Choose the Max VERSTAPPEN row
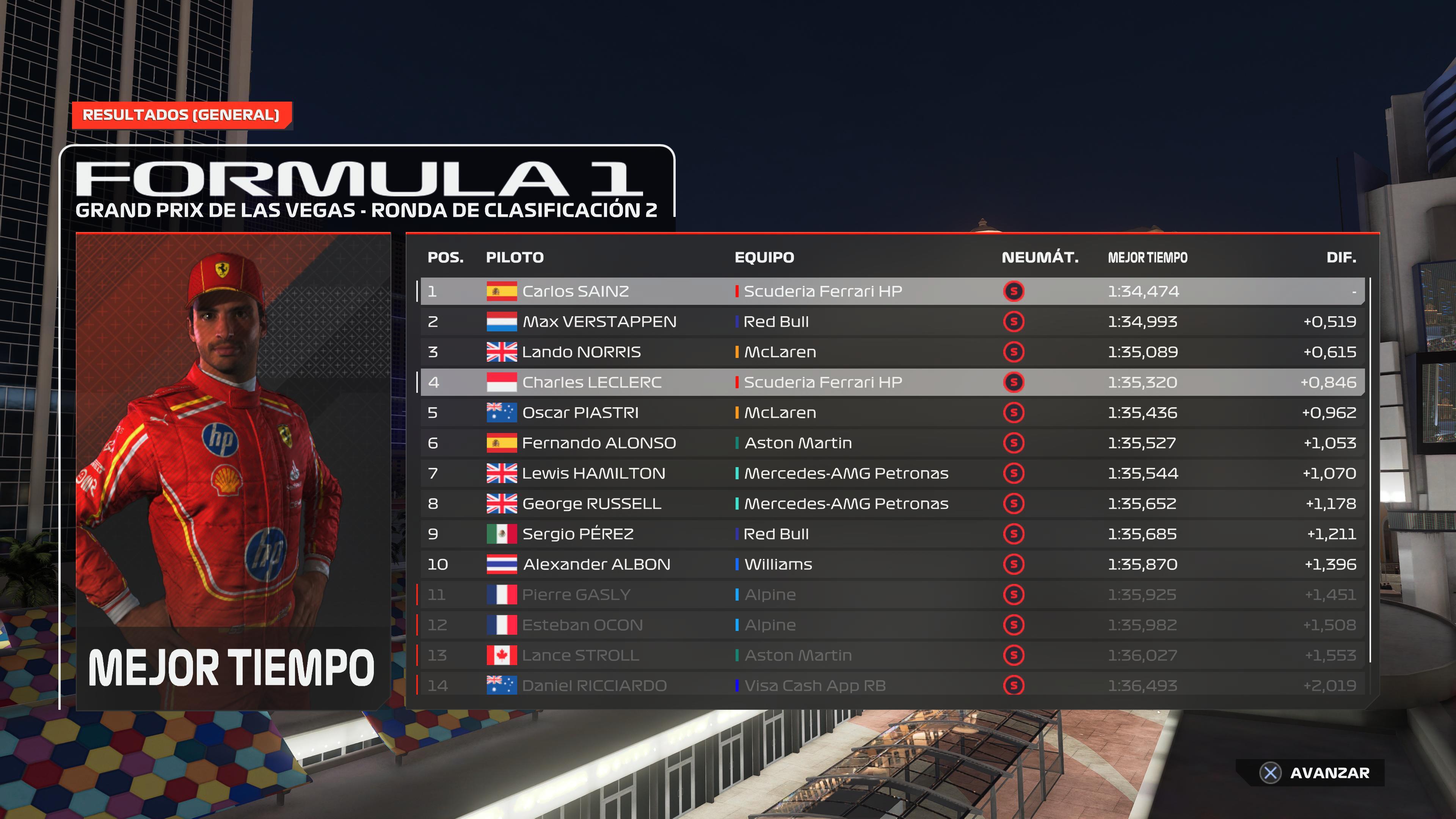This screenshot has height=819, width=1456. pos(892,322)
